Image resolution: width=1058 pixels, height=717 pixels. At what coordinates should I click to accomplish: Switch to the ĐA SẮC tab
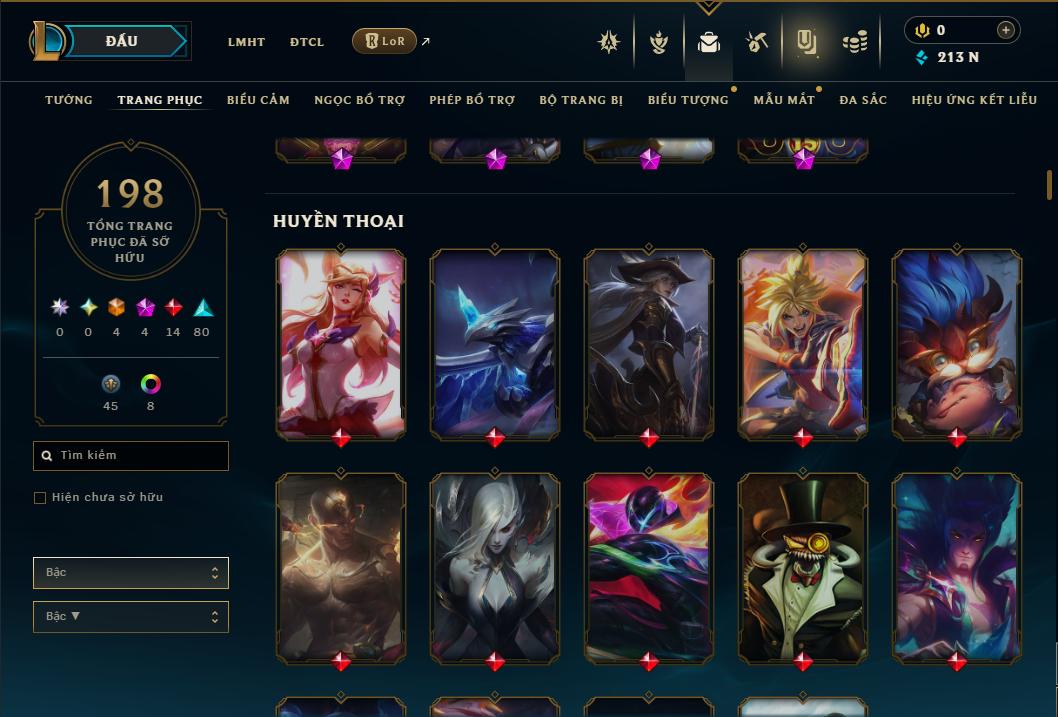pos(863,100)
